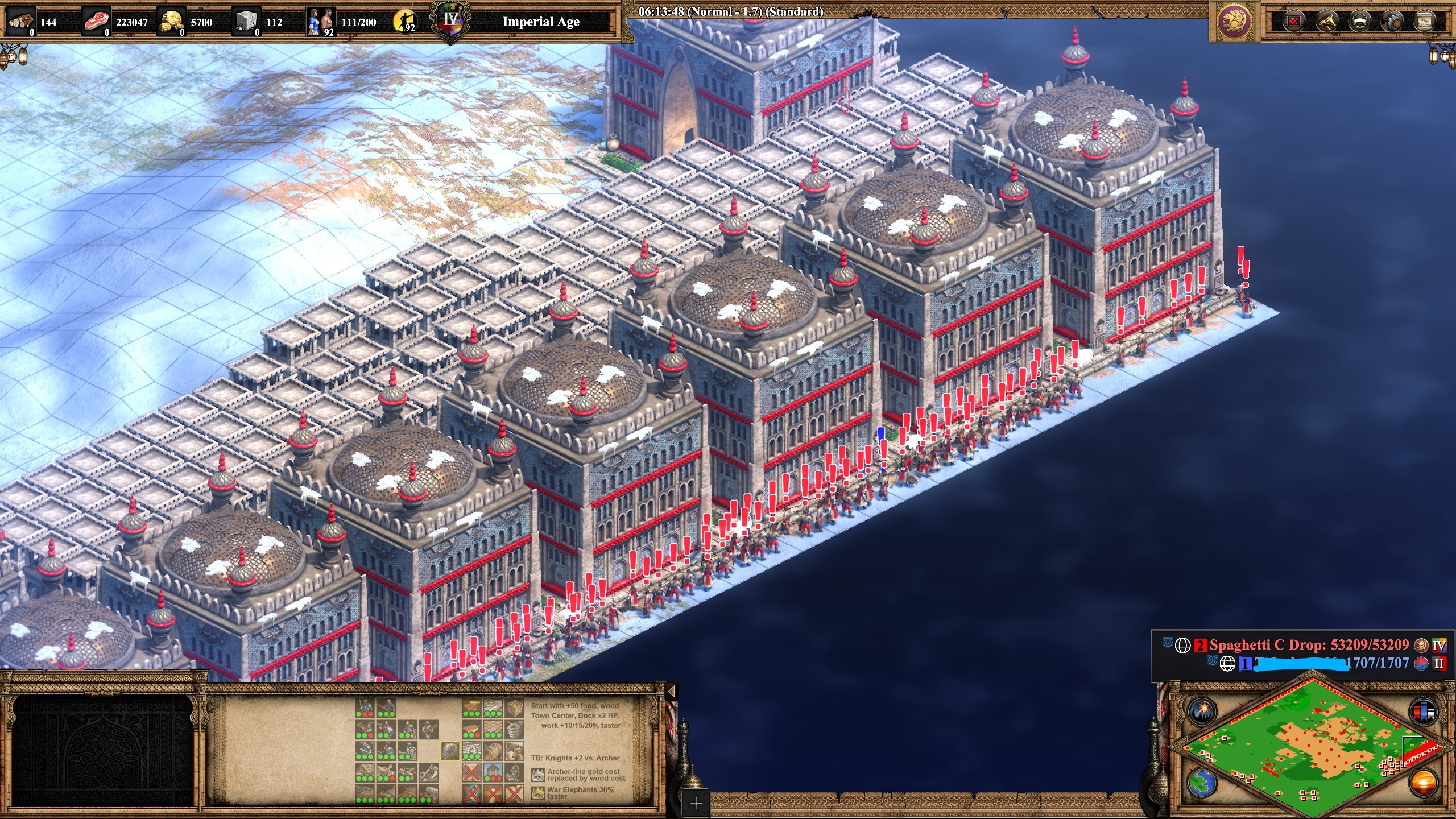
Task: Toggle combat mode on the minimap
Action: point(1423,712)
